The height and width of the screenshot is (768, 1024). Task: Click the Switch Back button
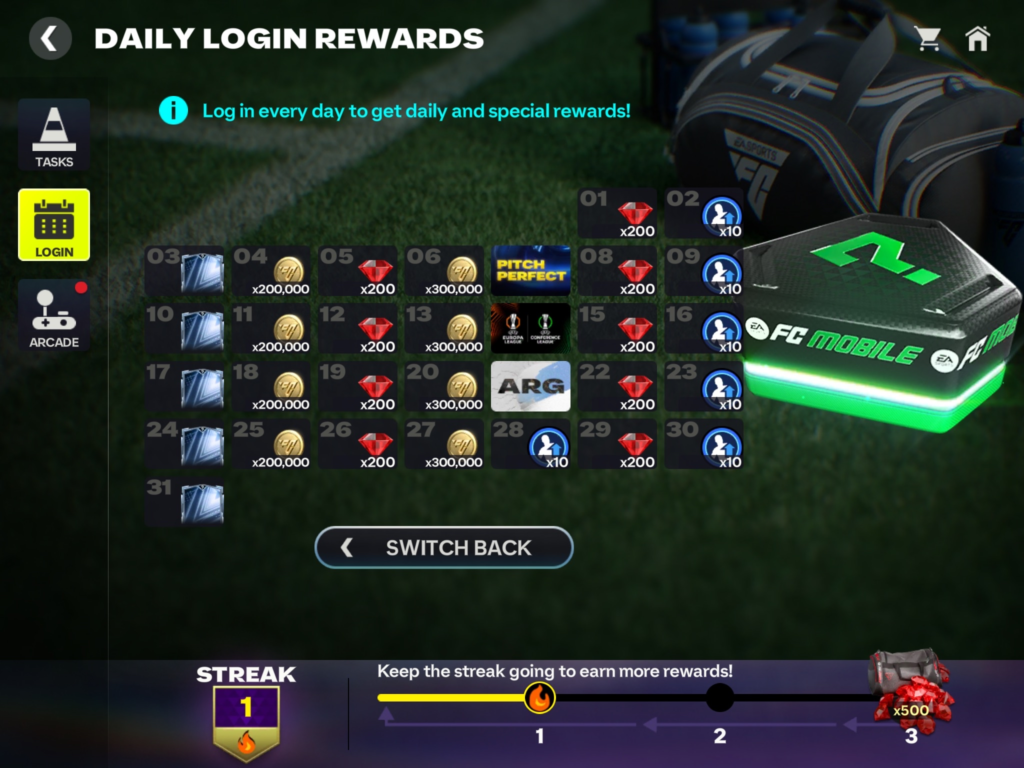(444, 548)
